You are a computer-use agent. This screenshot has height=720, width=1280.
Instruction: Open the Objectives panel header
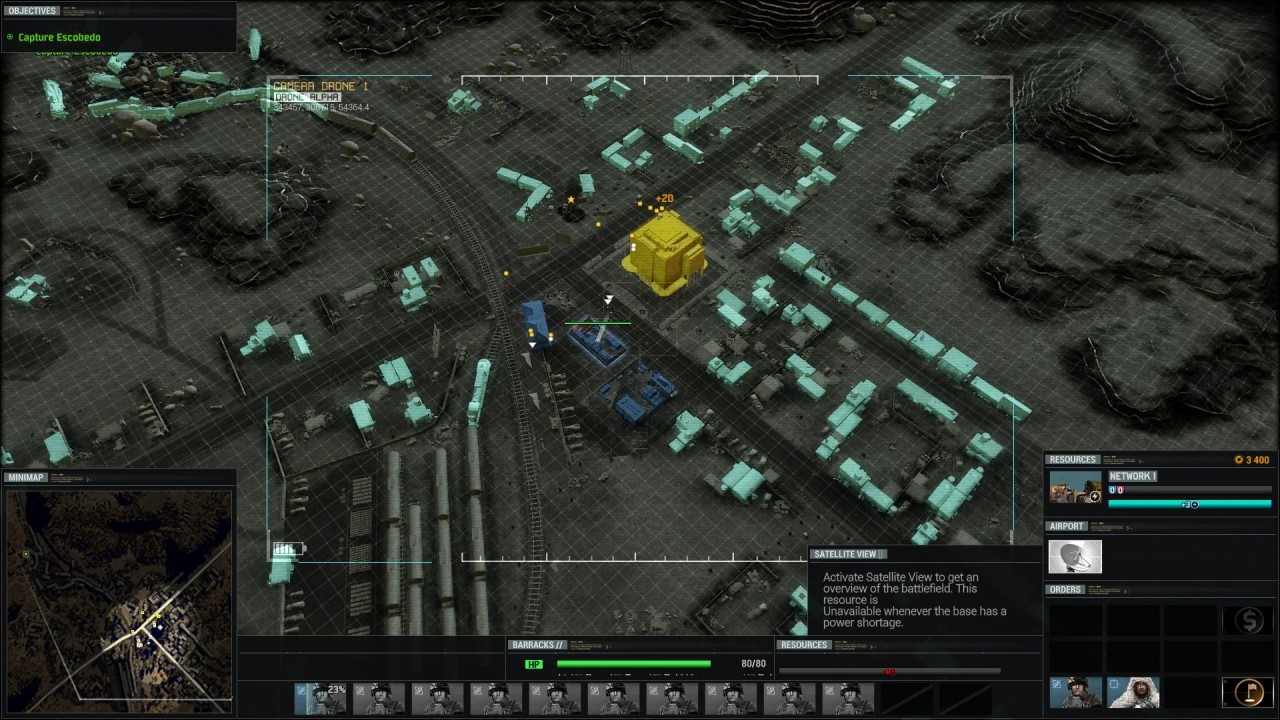[x=33, y=11]
